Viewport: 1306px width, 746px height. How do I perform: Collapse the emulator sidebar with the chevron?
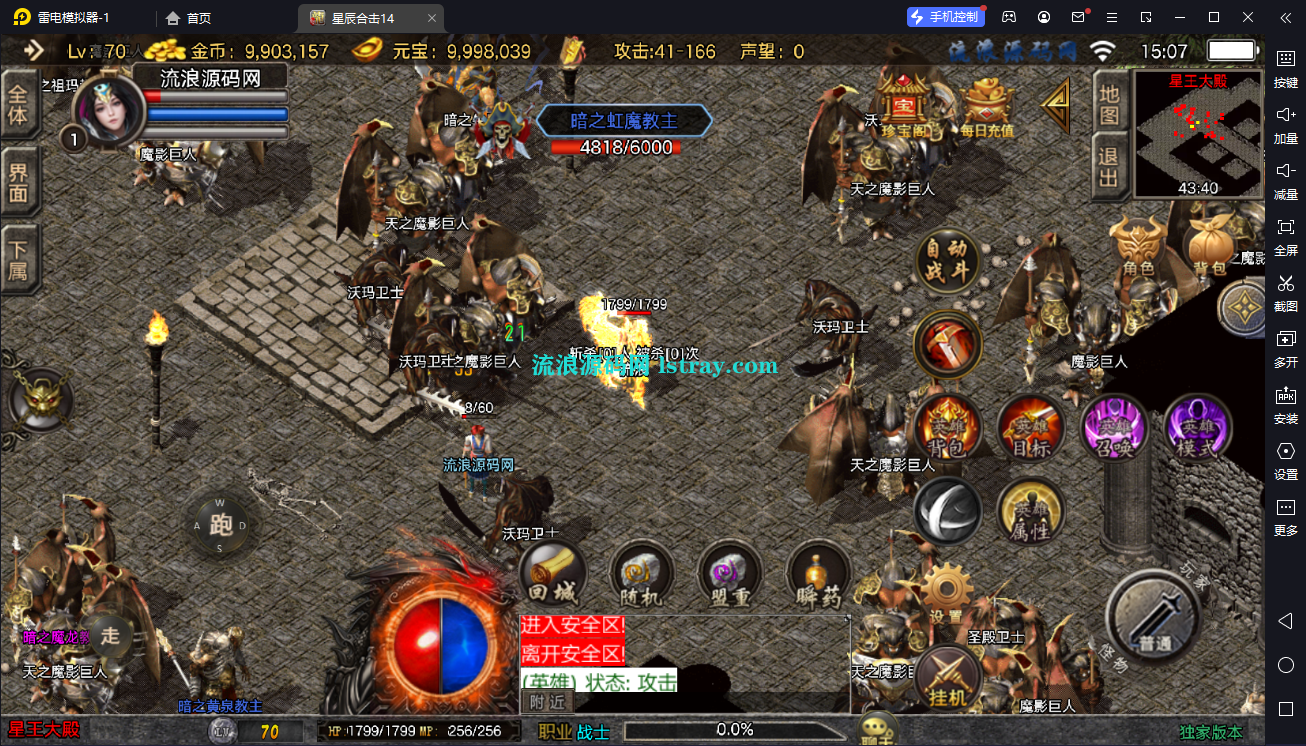(1288, 17)
